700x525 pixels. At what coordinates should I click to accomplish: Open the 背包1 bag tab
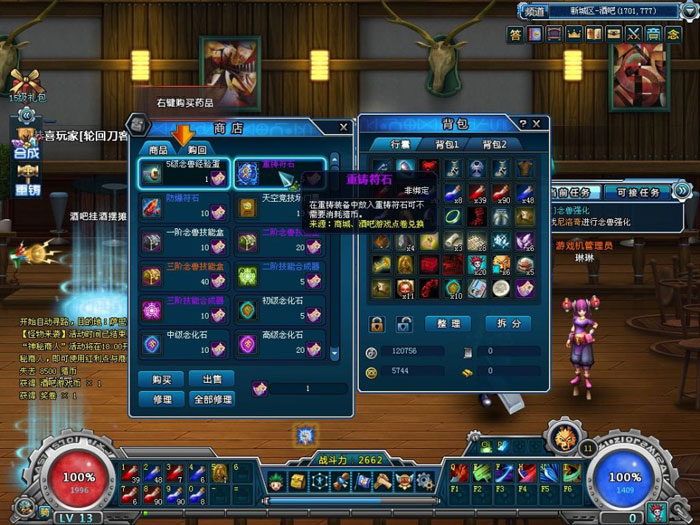[446, 145]
